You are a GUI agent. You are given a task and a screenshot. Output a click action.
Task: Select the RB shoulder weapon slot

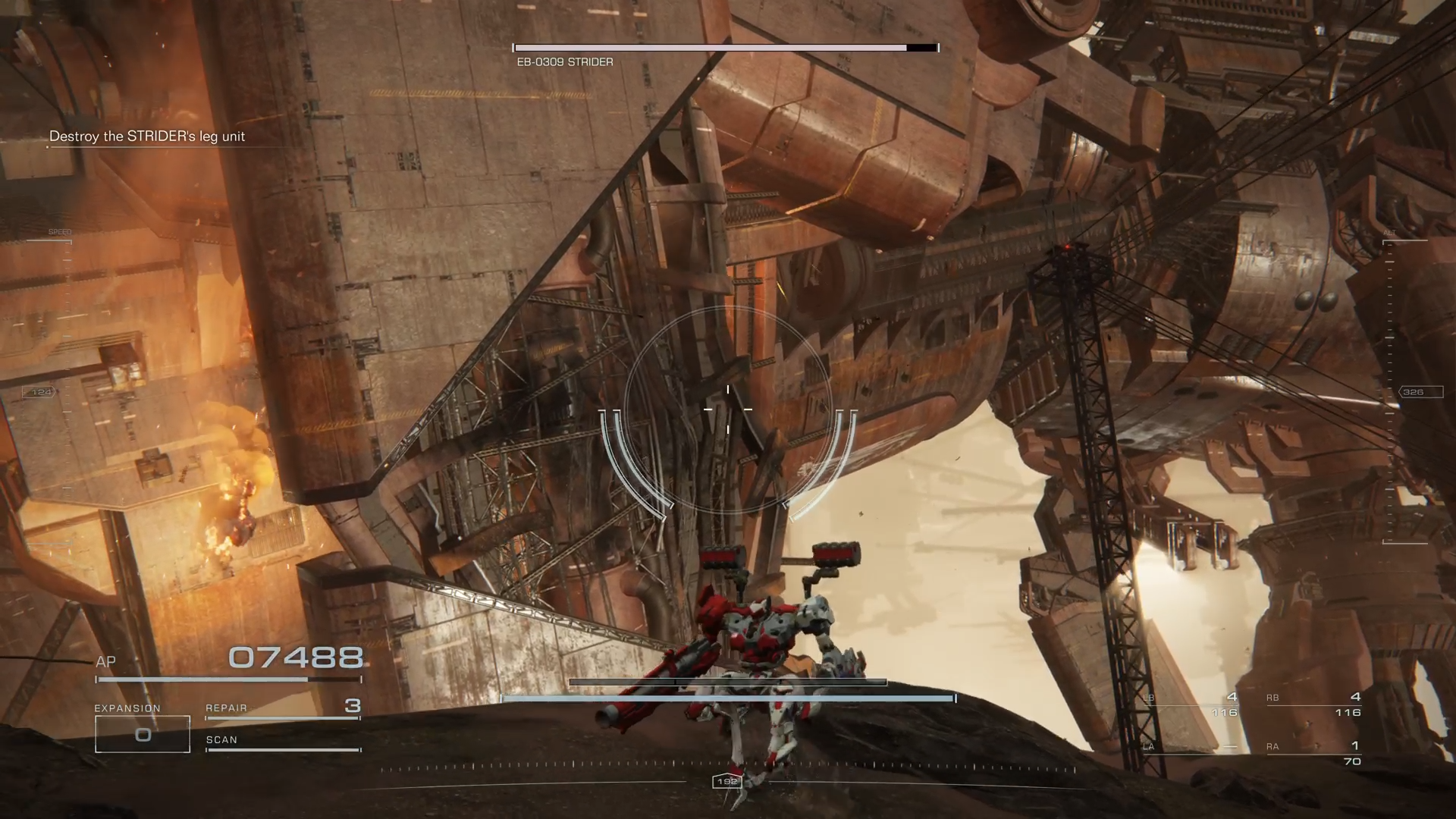tap(1313, 704)
